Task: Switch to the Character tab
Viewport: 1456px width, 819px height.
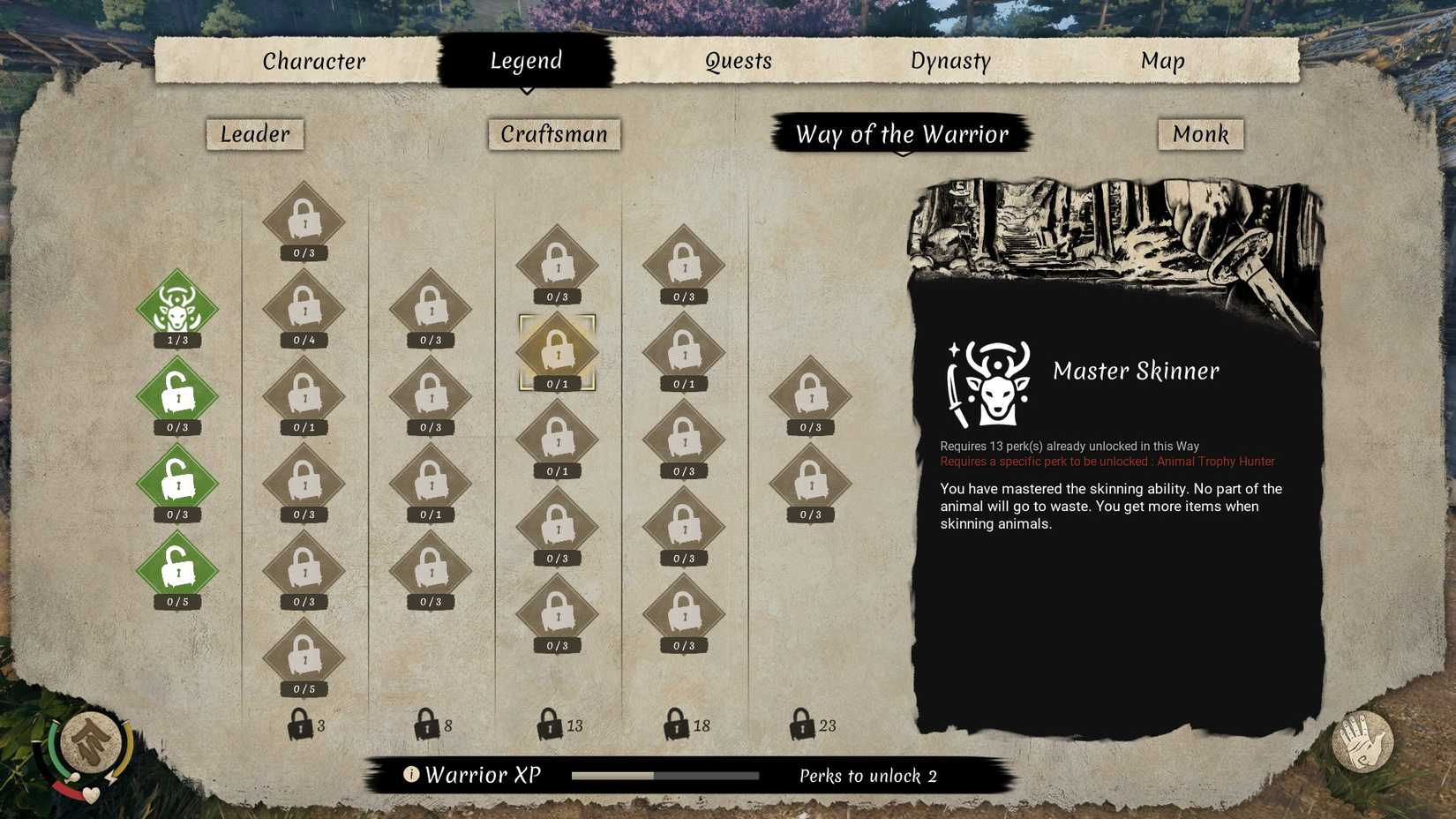Action: pos(312,61)
